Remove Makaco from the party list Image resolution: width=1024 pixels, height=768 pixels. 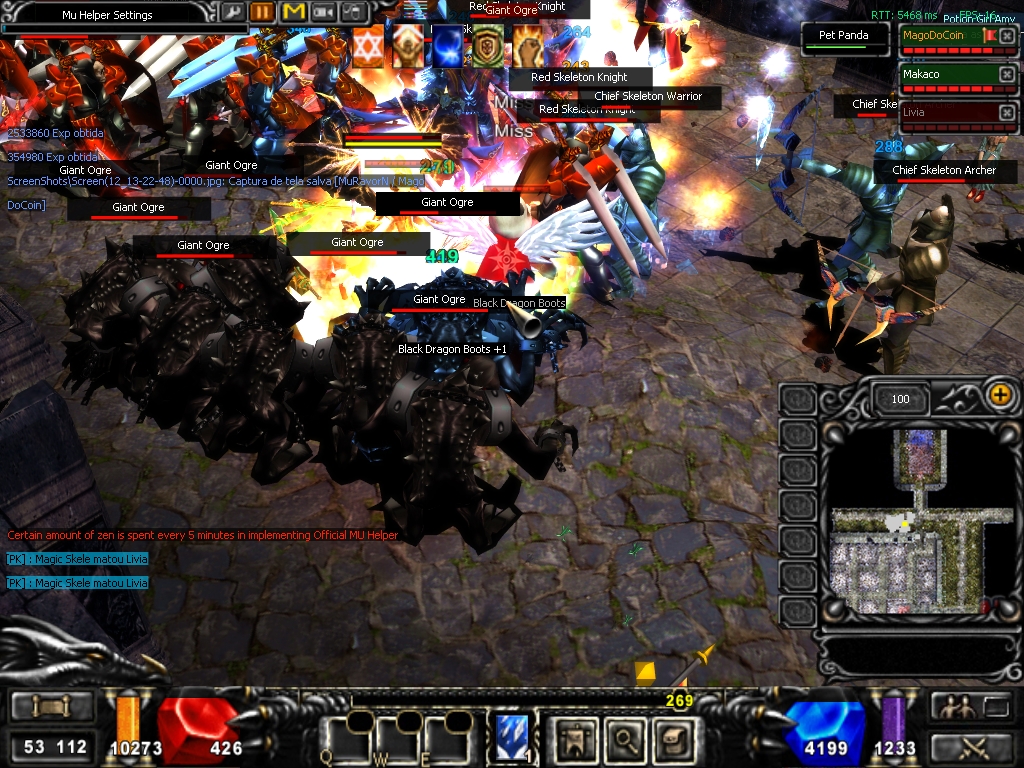coord(1006,75)
